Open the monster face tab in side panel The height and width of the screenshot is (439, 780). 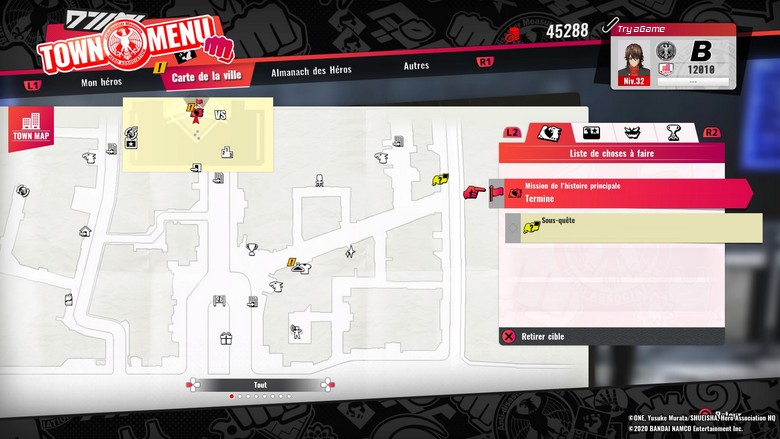point(632,132)
